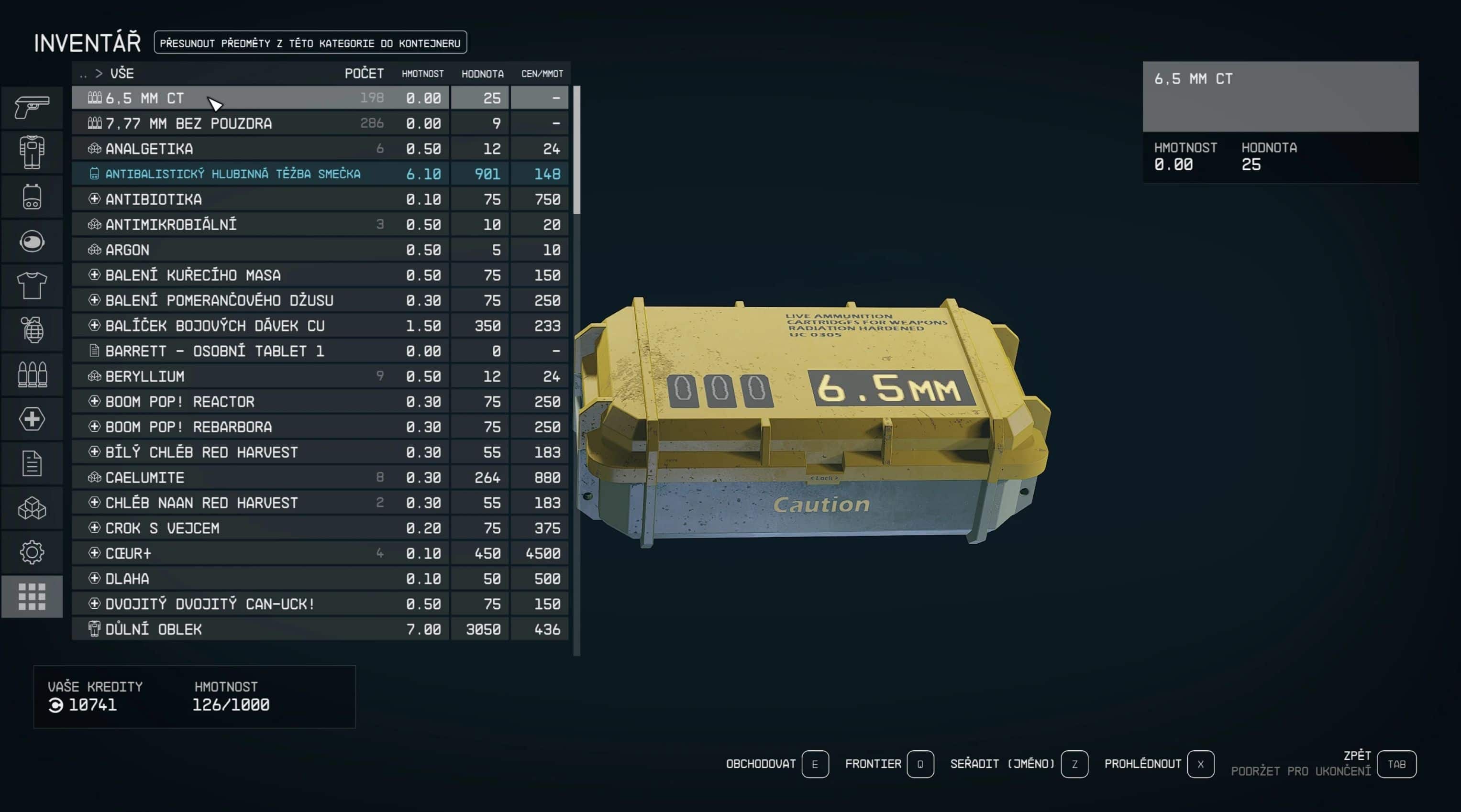Image resolution: width=1461 pixels, height=812 pixels.
Task: Pick the CAELUMITE resource row
Action: pos(261,477)
